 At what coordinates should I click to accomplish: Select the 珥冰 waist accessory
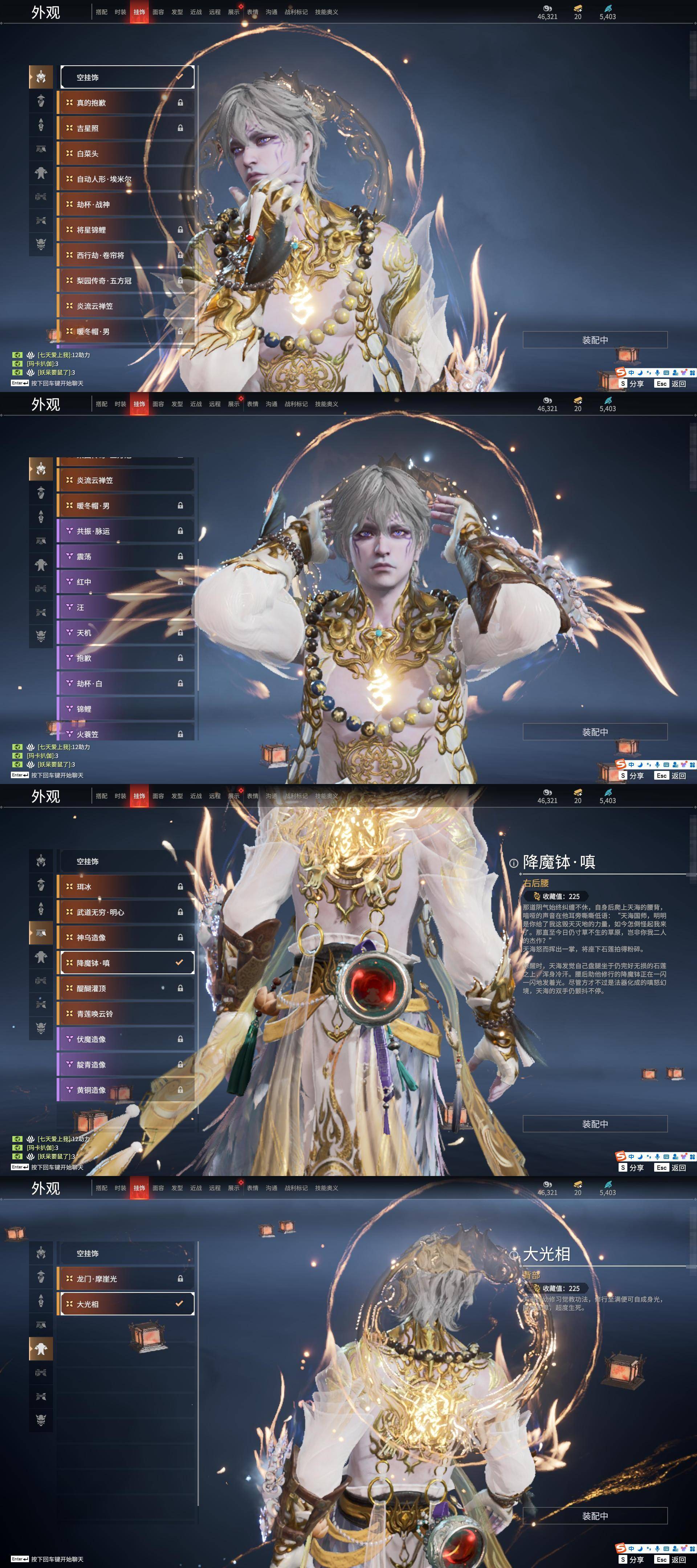pos(127,887)
